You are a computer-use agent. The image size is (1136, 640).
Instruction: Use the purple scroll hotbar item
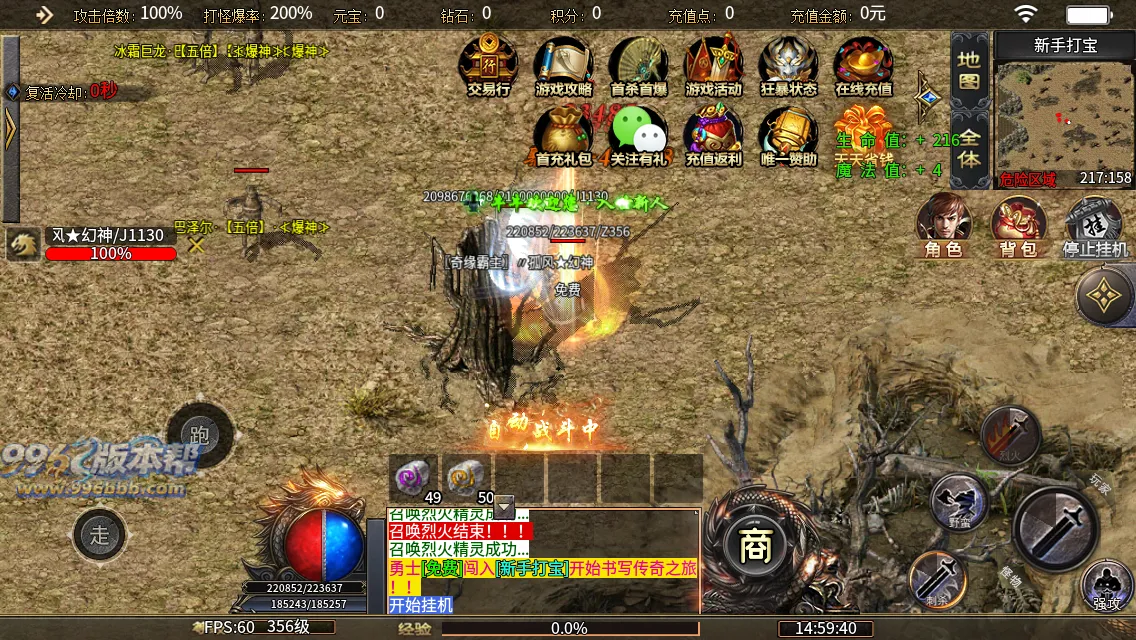[413, 477]
